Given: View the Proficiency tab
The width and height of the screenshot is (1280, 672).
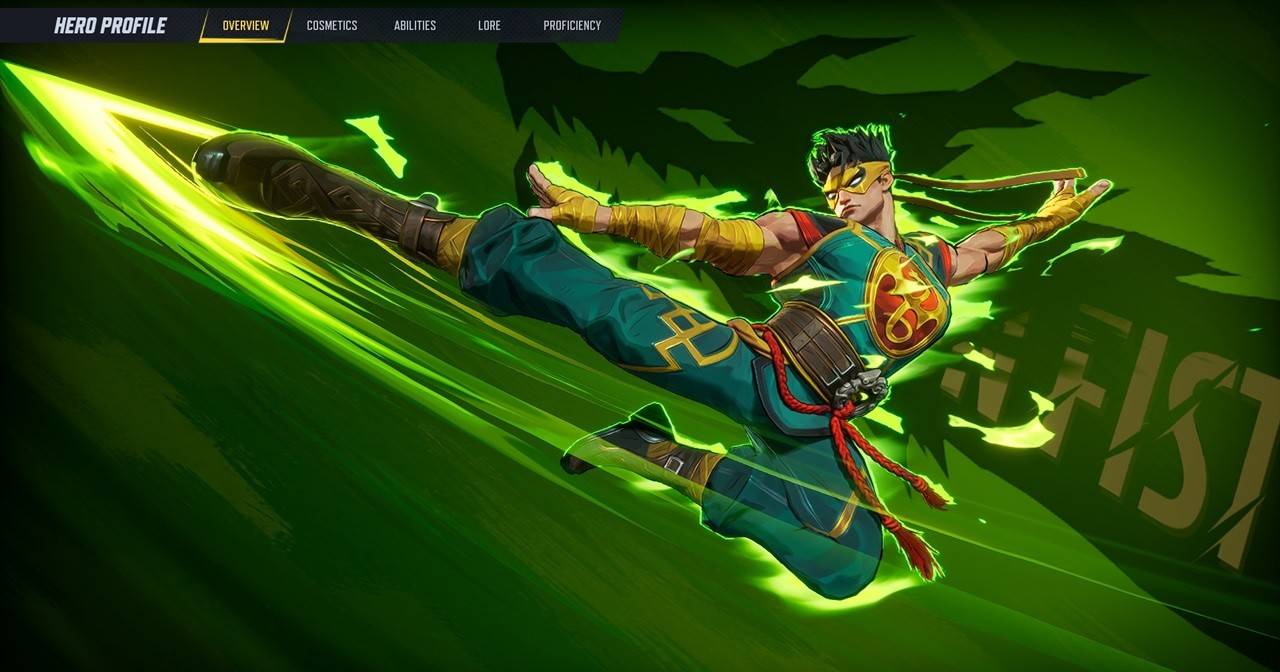Looking at the screenshot, I should click(x=572, y=26).
